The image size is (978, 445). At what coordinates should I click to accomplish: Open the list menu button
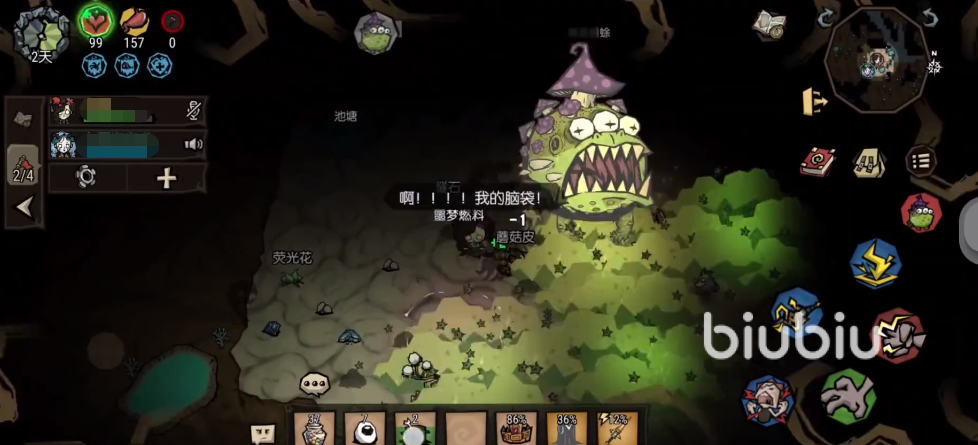tap(920, 160)
